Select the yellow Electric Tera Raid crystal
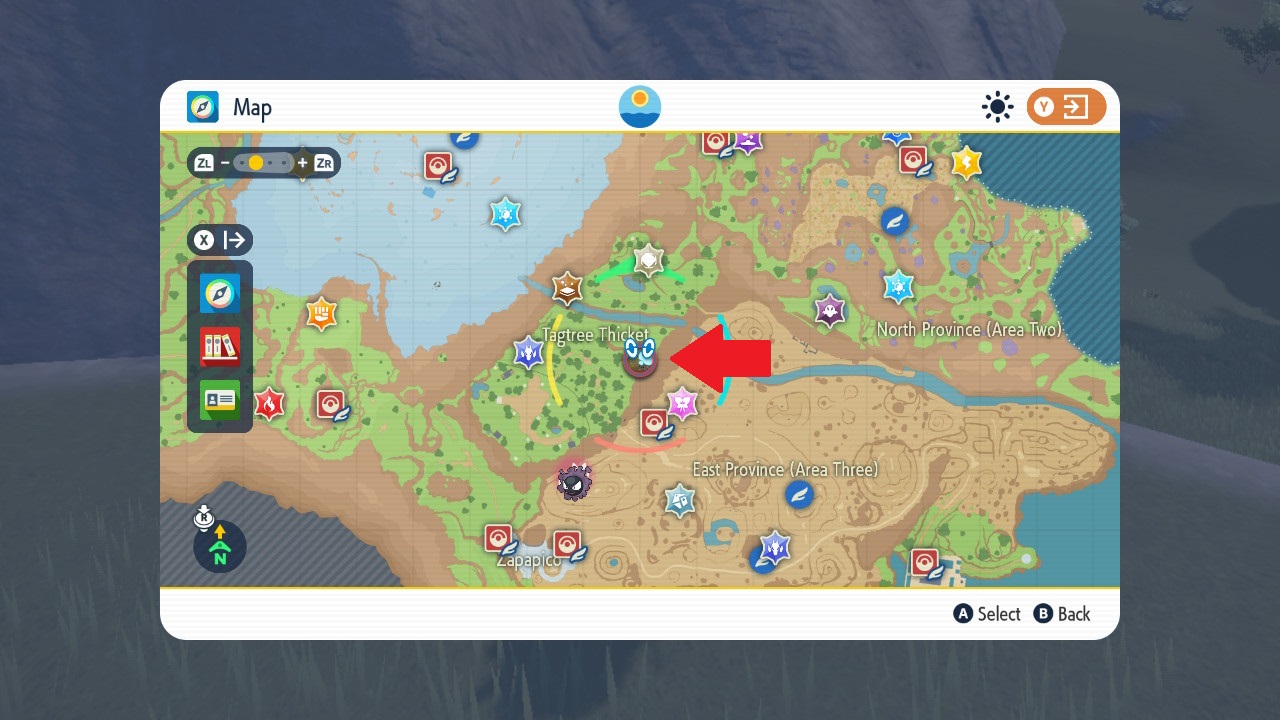 tap(966, 162)
